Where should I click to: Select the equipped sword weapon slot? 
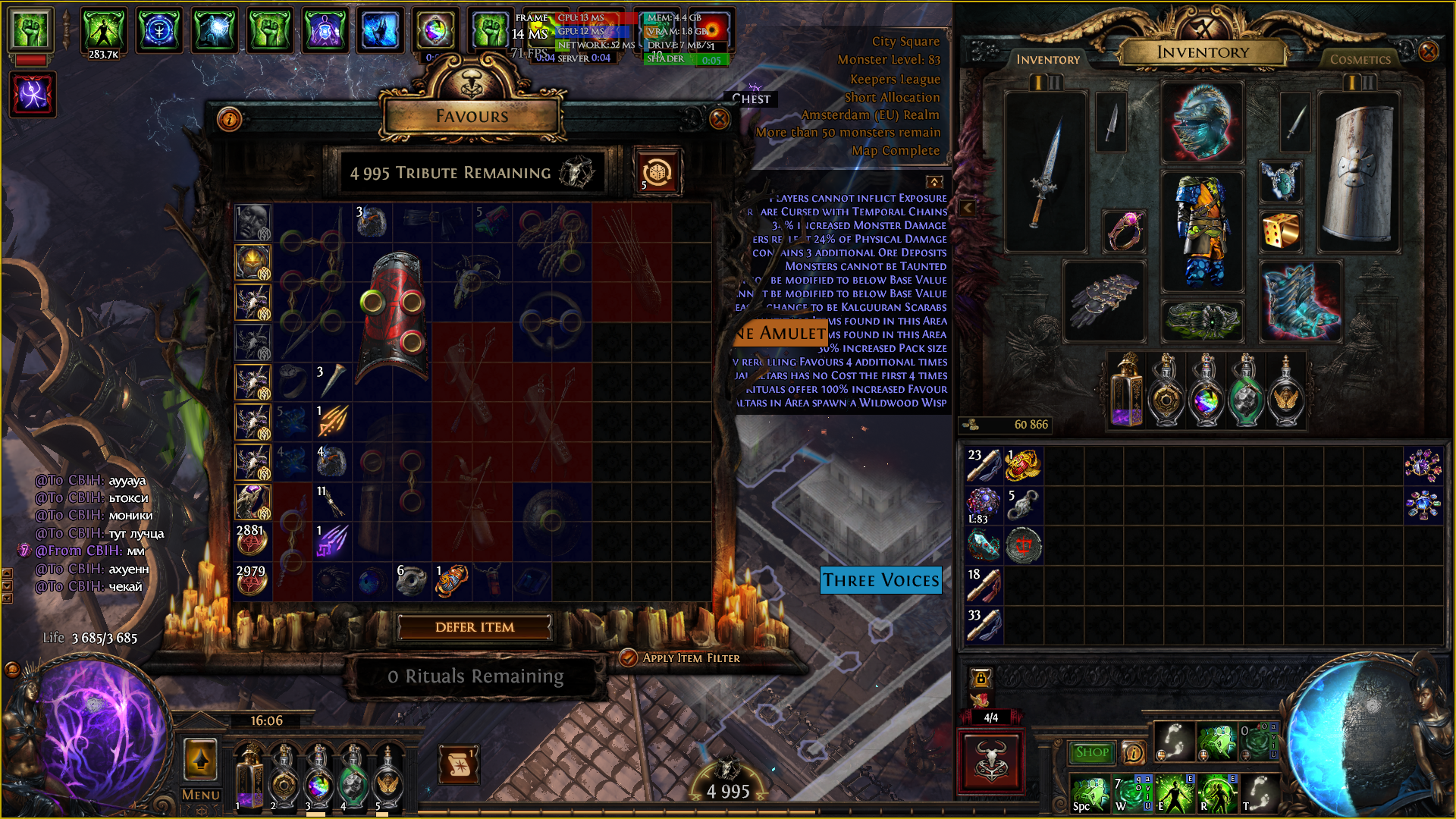point(1046,173)
